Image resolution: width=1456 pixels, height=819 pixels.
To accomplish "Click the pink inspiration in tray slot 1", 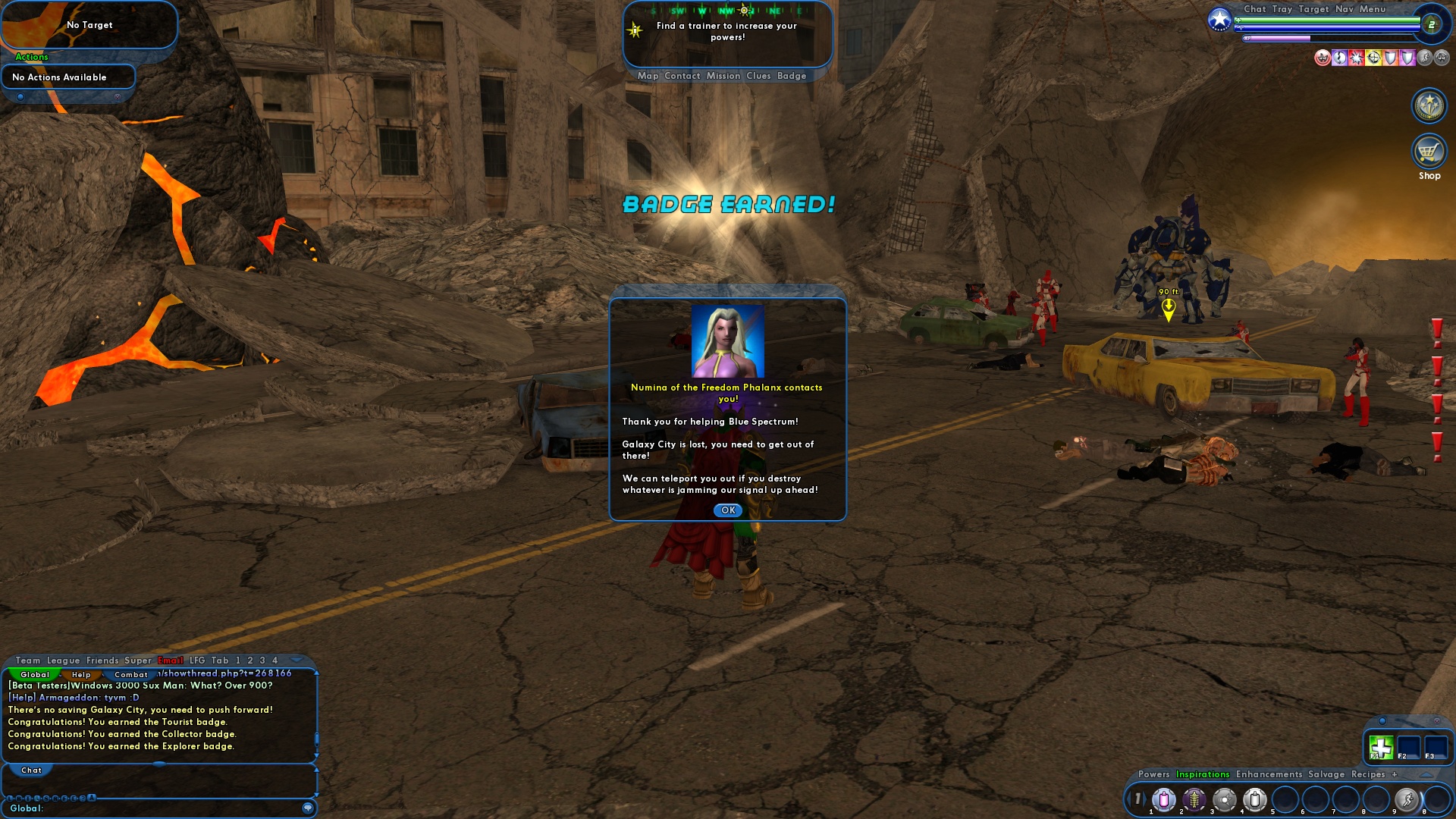I will click(x=1163, y=800).
